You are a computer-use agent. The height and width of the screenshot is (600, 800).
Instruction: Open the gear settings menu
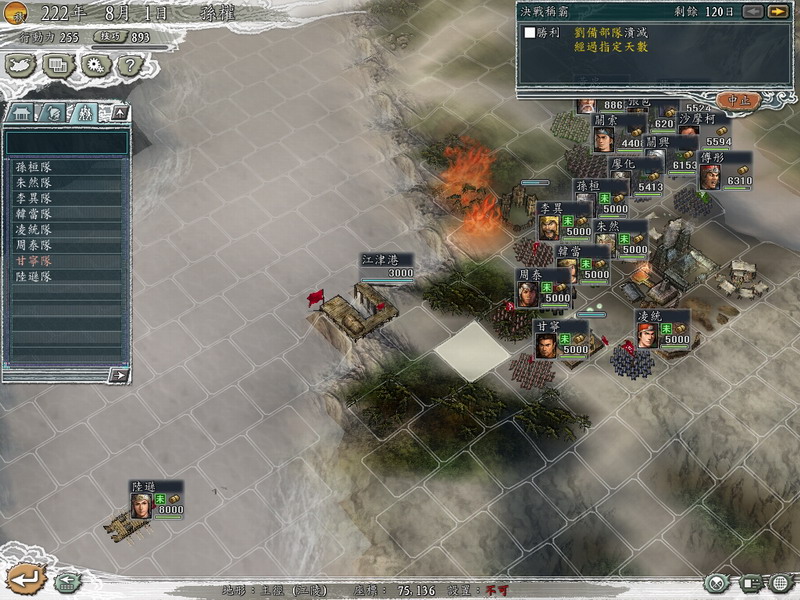pyautogui.click(x=95, y=66)
